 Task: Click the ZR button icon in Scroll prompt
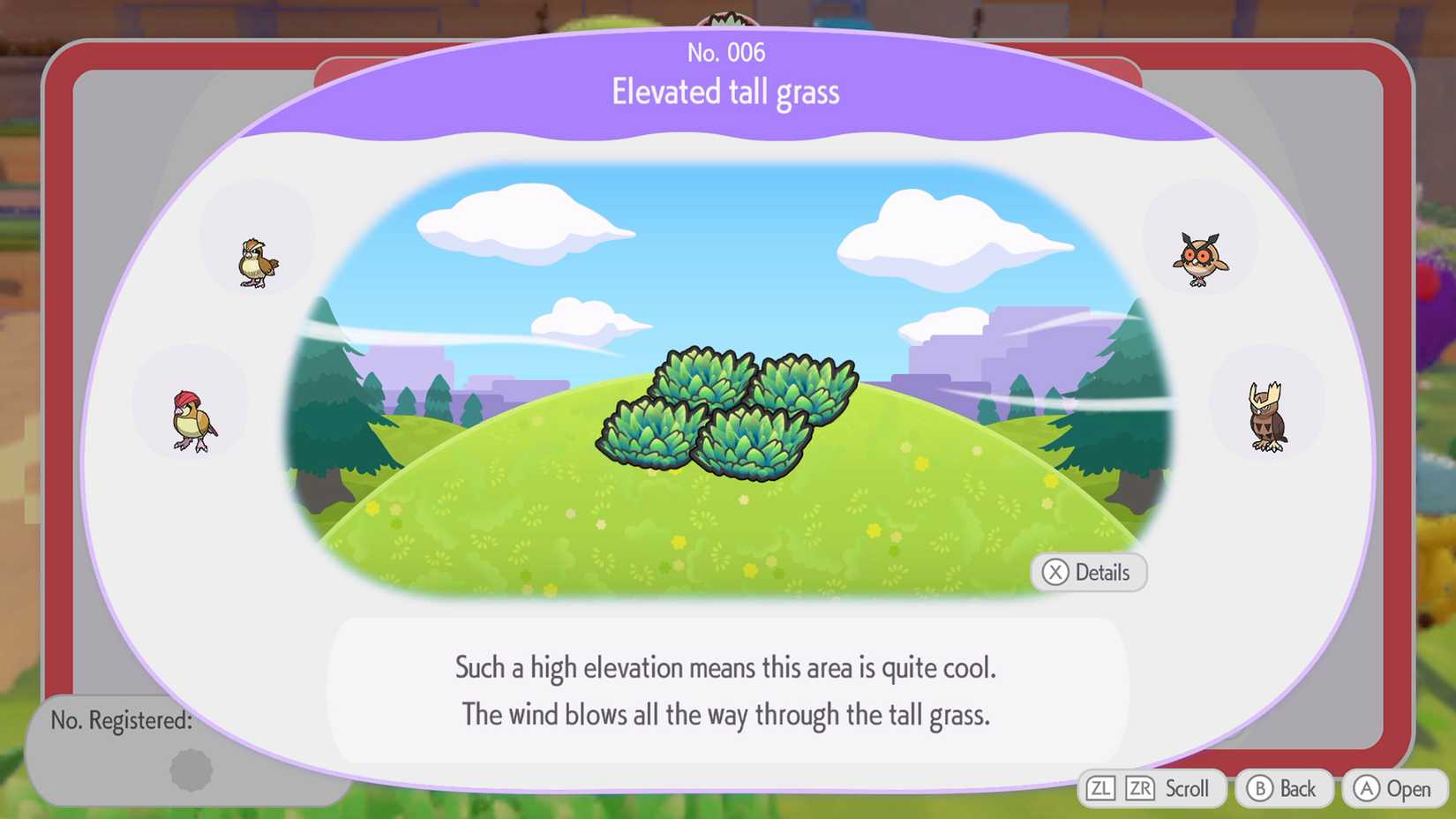(1138, 788)
